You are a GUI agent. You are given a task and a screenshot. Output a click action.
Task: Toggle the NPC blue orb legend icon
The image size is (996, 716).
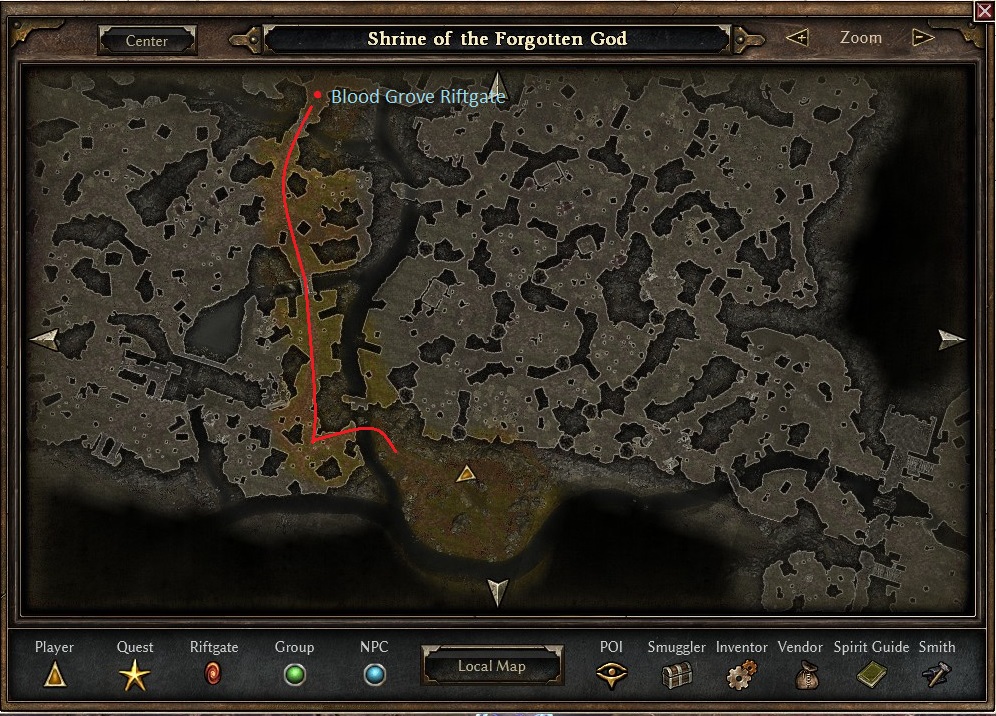point(374,675)
